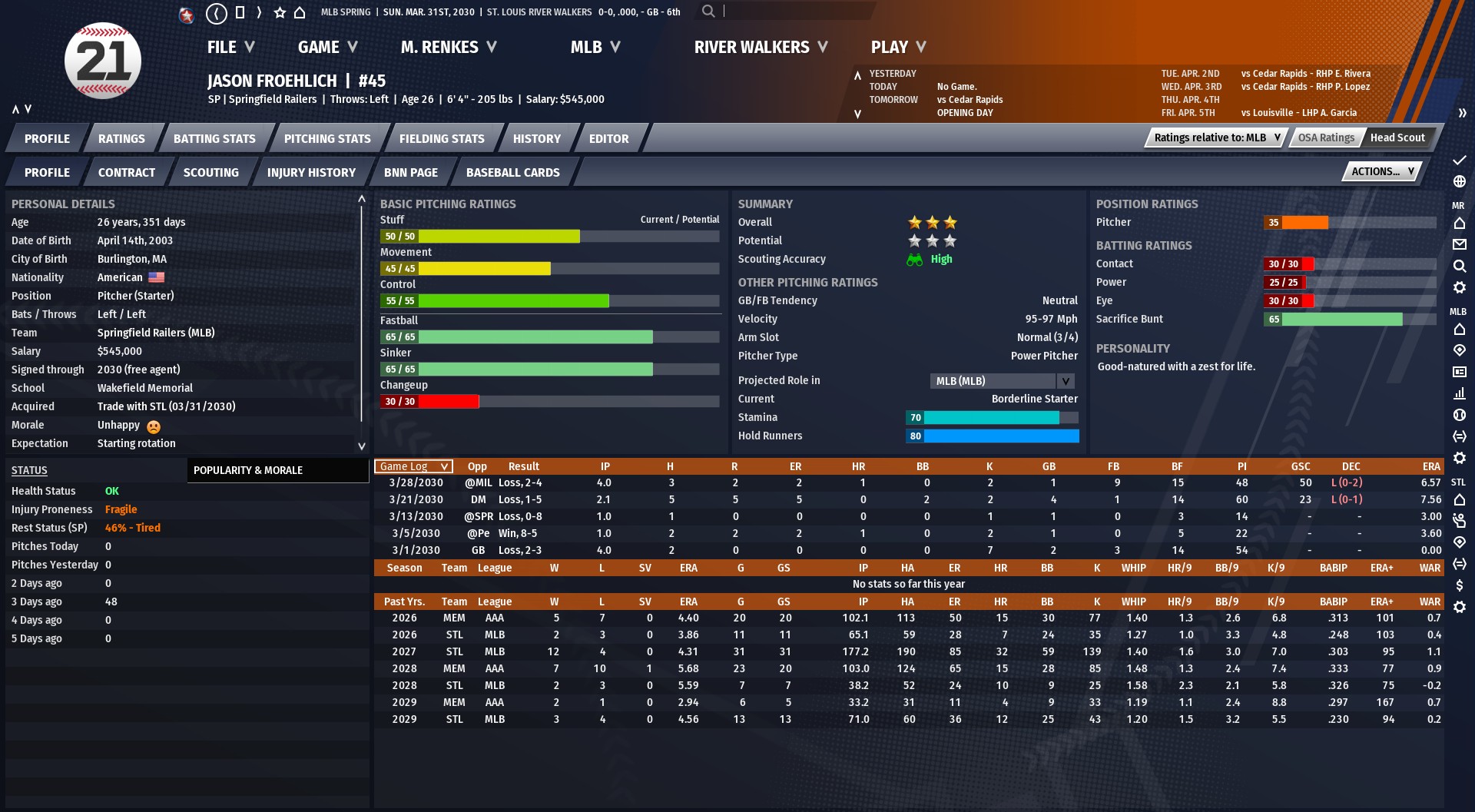Open the FIELDING STATS tab
The height and width of the screenshot is (812, 1475).
[x=442, y=139]
